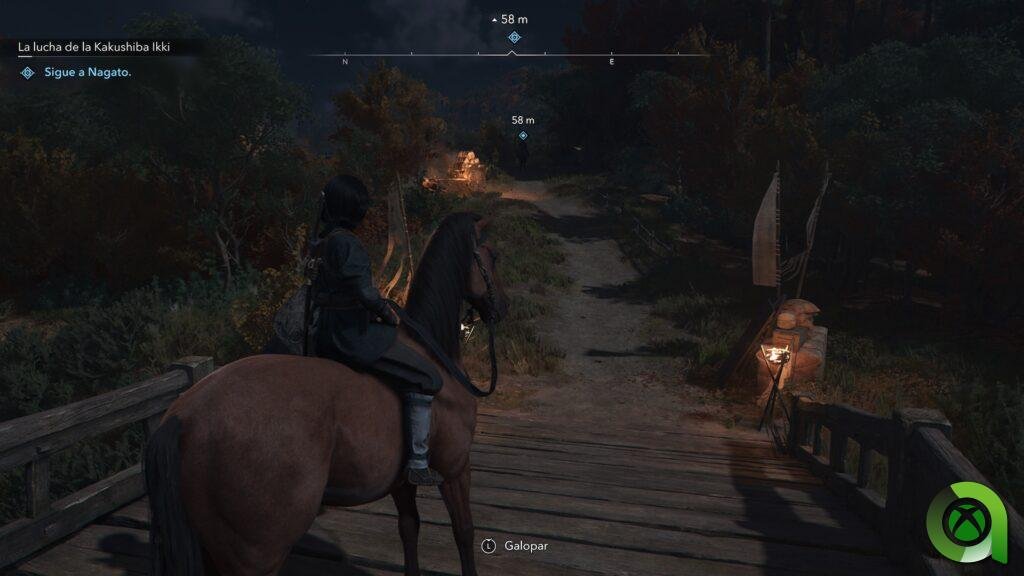Select the 58 m waypoint marker on the path
Viewport: 1024px width, 576px height.
coord(522,135)
